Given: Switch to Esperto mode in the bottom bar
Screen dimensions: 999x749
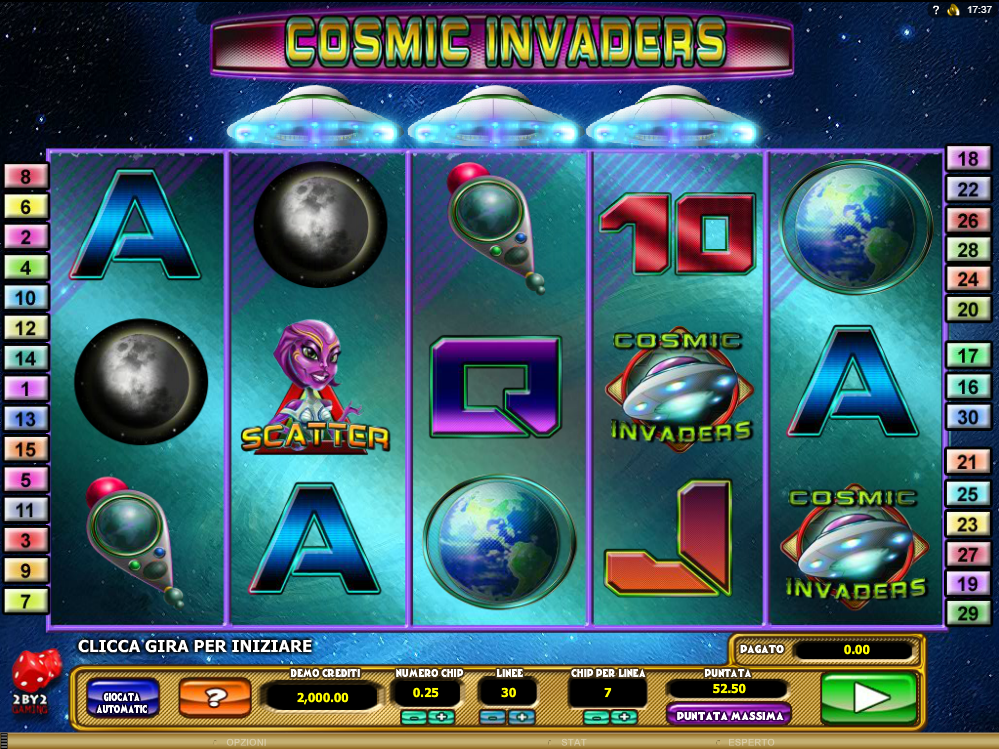Looking at the screenshot, I should click(750, 742).
